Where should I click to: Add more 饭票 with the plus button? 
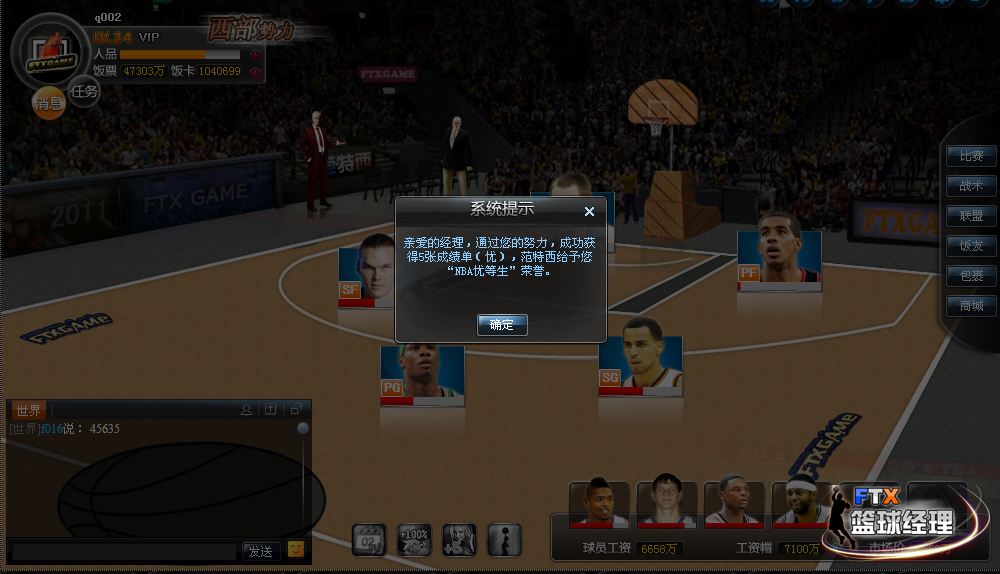[255, 71]
